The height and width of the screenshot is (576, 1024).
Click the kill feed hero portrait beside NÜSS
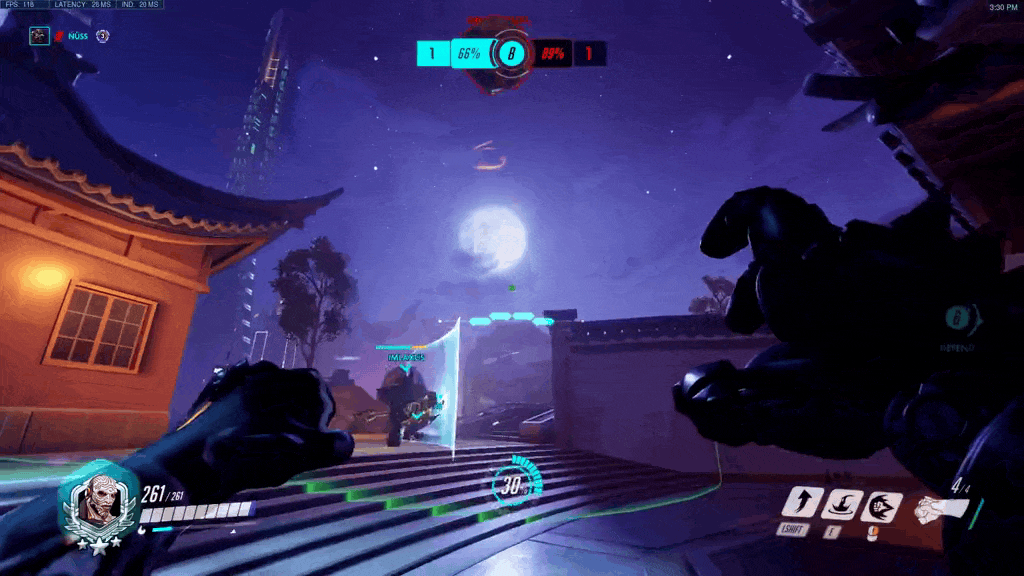[39, 36]
